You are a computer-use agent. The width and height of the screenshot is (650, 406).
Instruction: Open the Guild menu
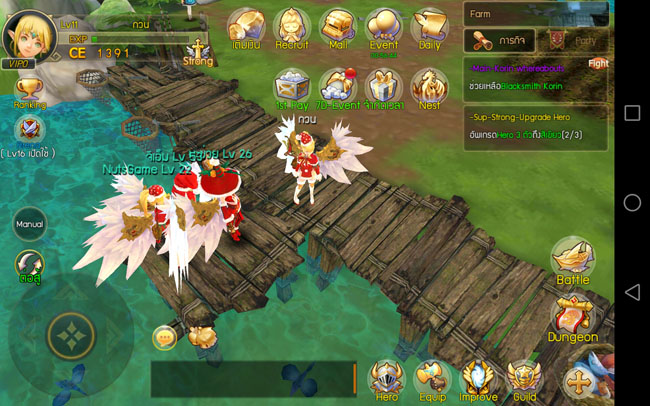[524, 381]
